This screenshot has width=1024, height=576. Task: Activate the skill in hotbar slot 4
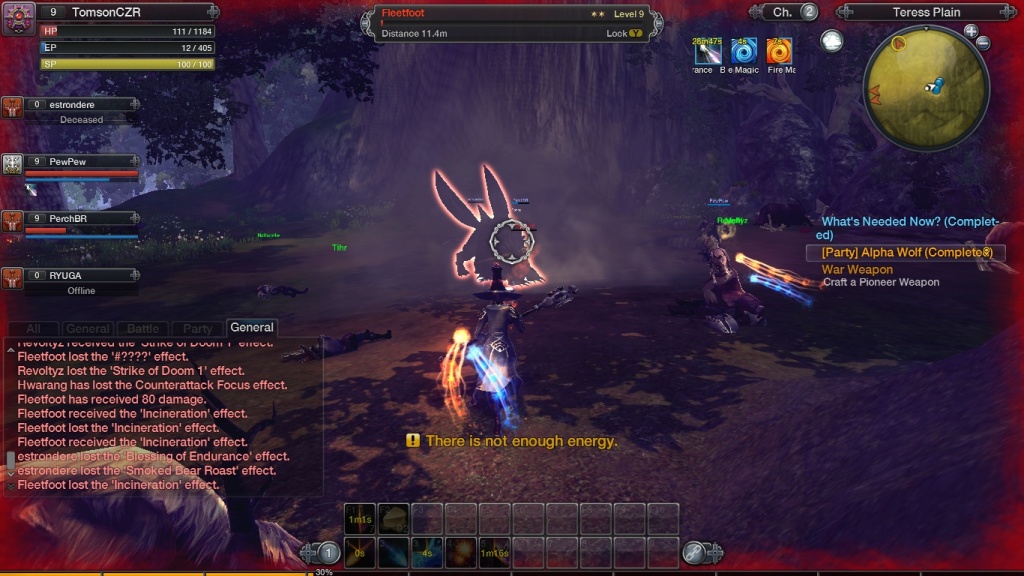[461, 552]
